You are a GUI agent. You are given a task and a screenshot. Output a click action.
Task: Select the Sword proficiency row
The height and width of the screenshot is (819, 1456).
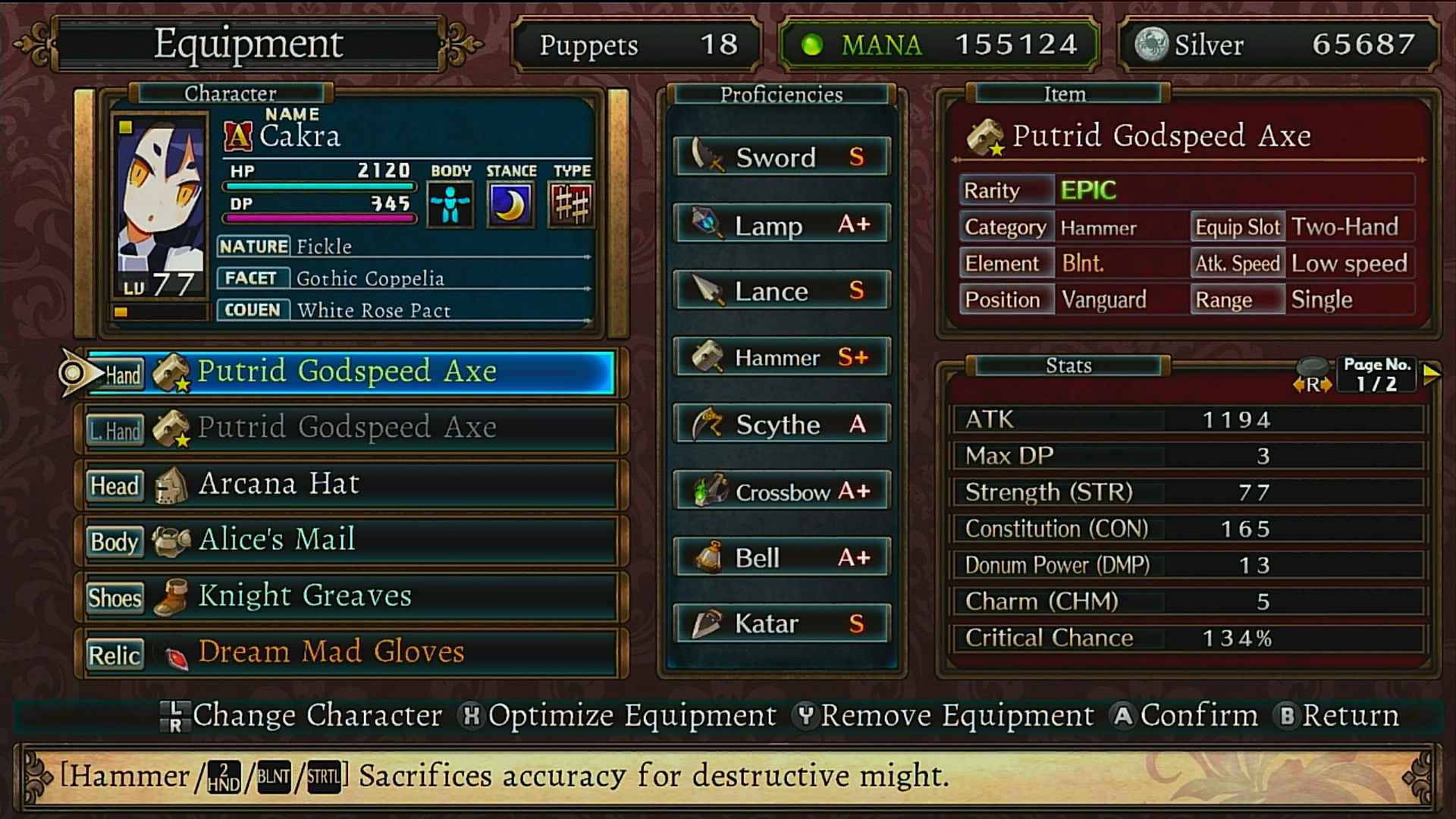pyautogui.click(x=781, y=157)
